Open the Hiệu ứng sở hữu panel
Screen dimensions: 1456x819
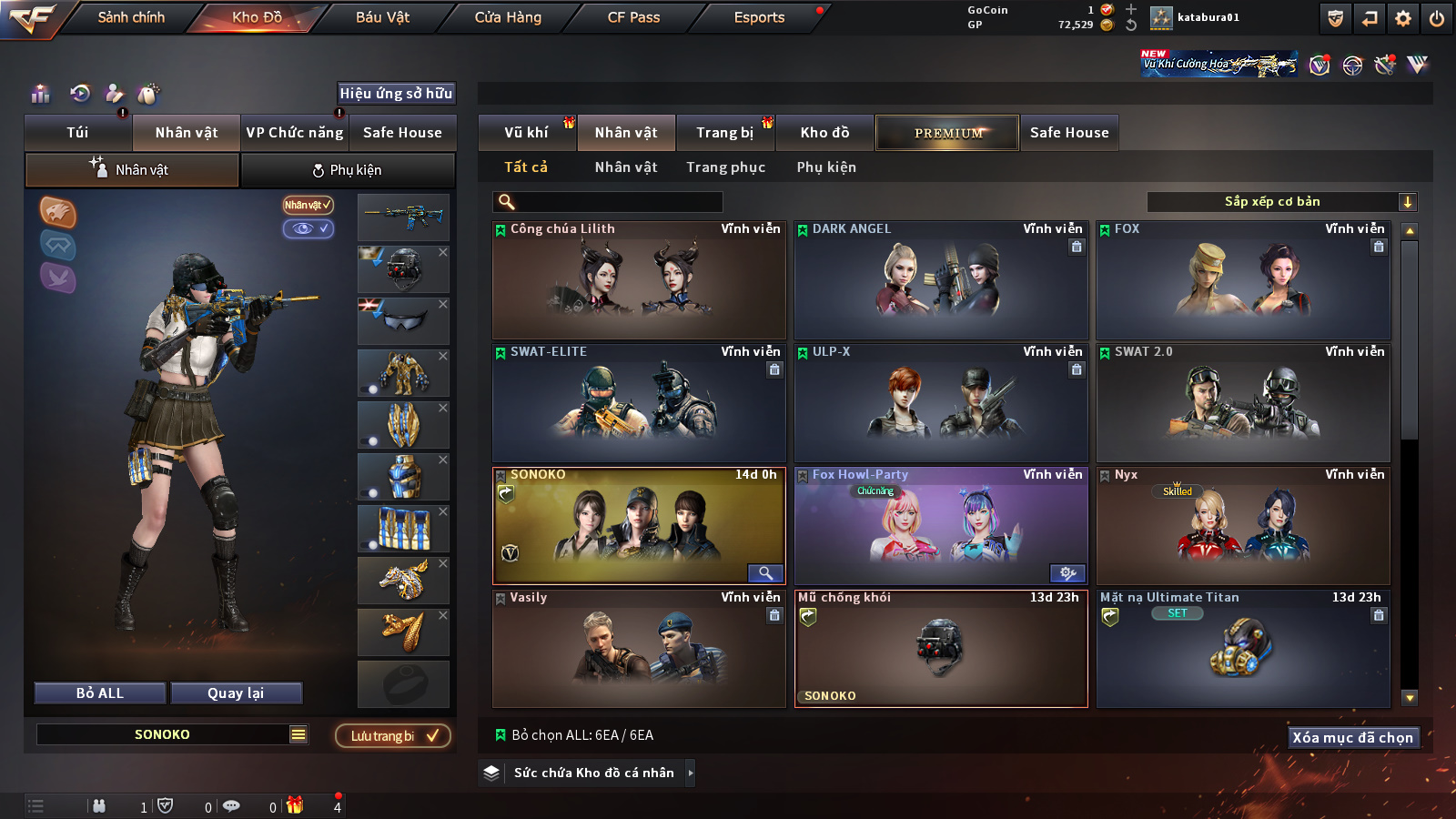[x=396, y=94]
